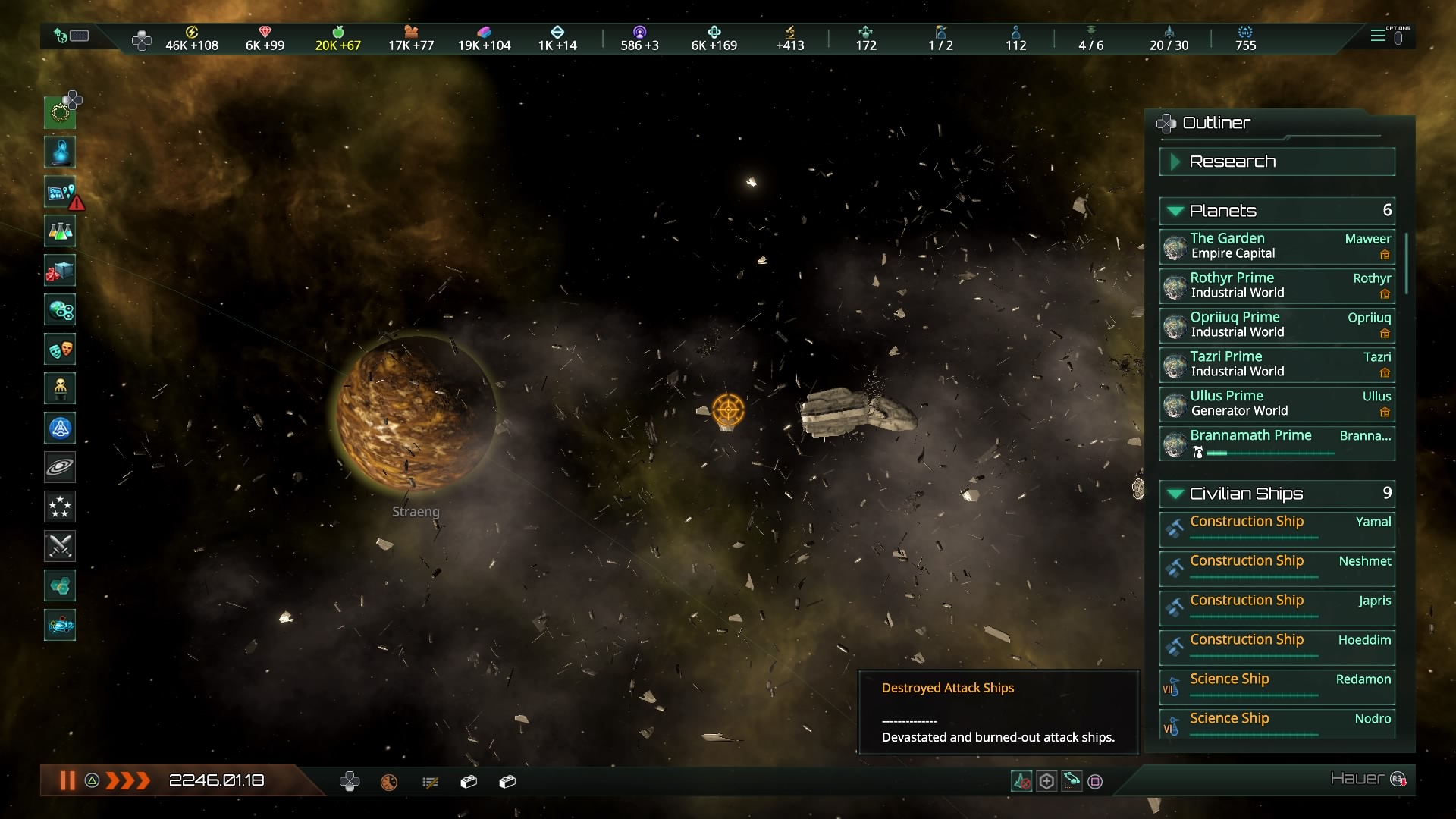
Task: Select Construction Ship at Hoeddim
Action: click(x=1277, y=646)
